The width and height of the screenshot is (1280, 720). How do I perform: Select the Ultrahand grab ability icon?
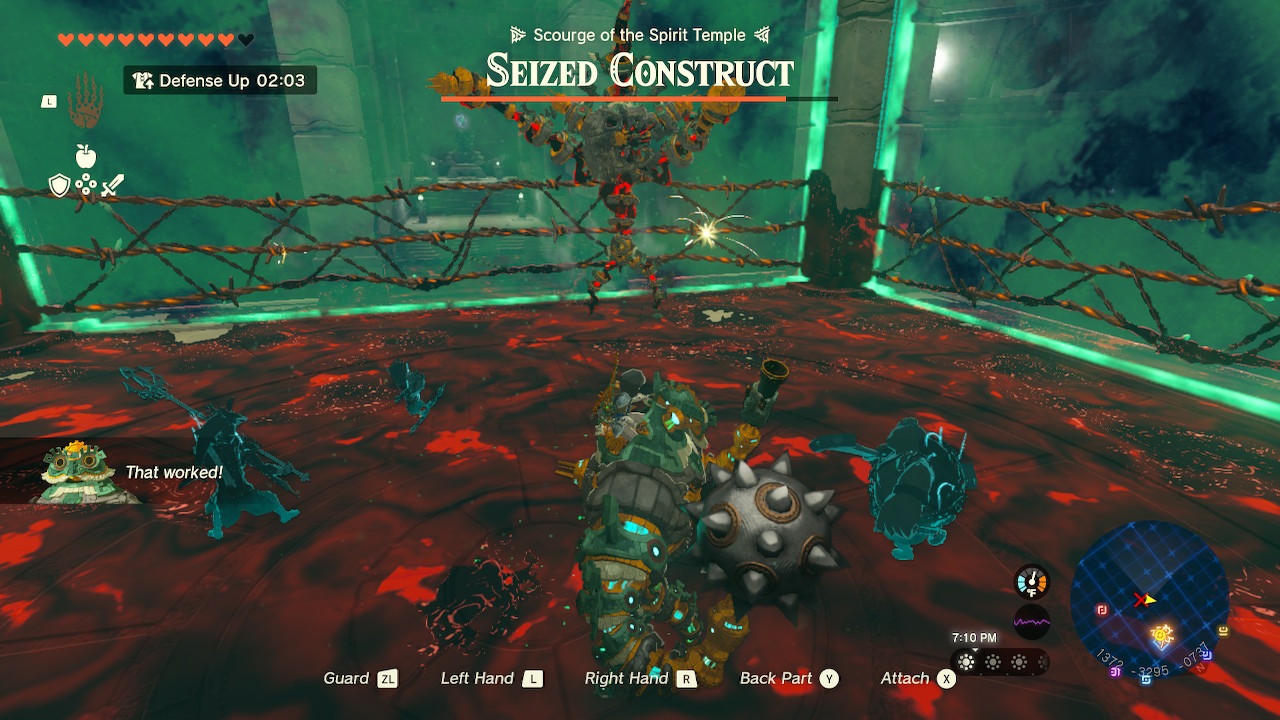84,112
